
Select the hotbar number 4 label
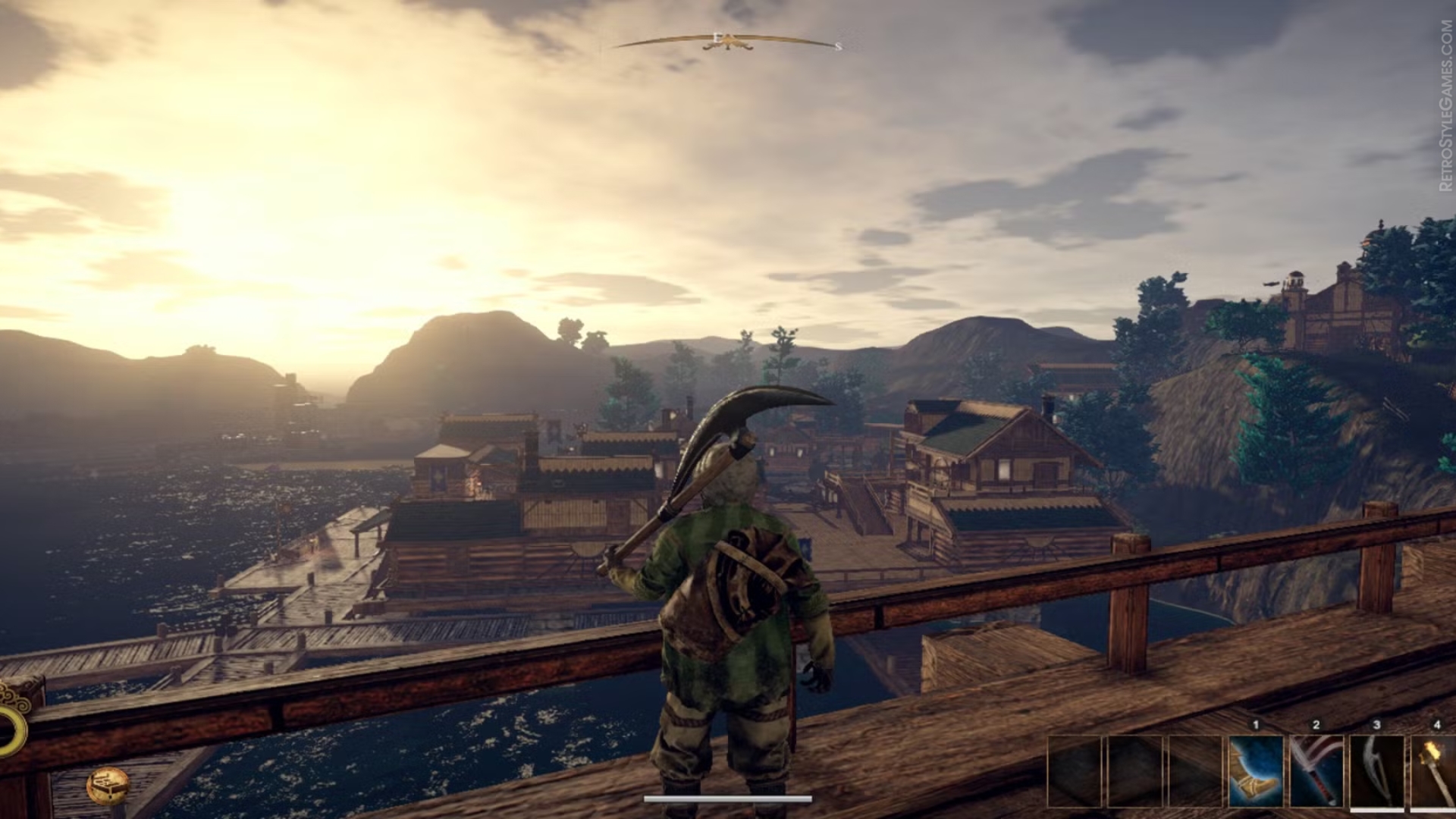1439,724
